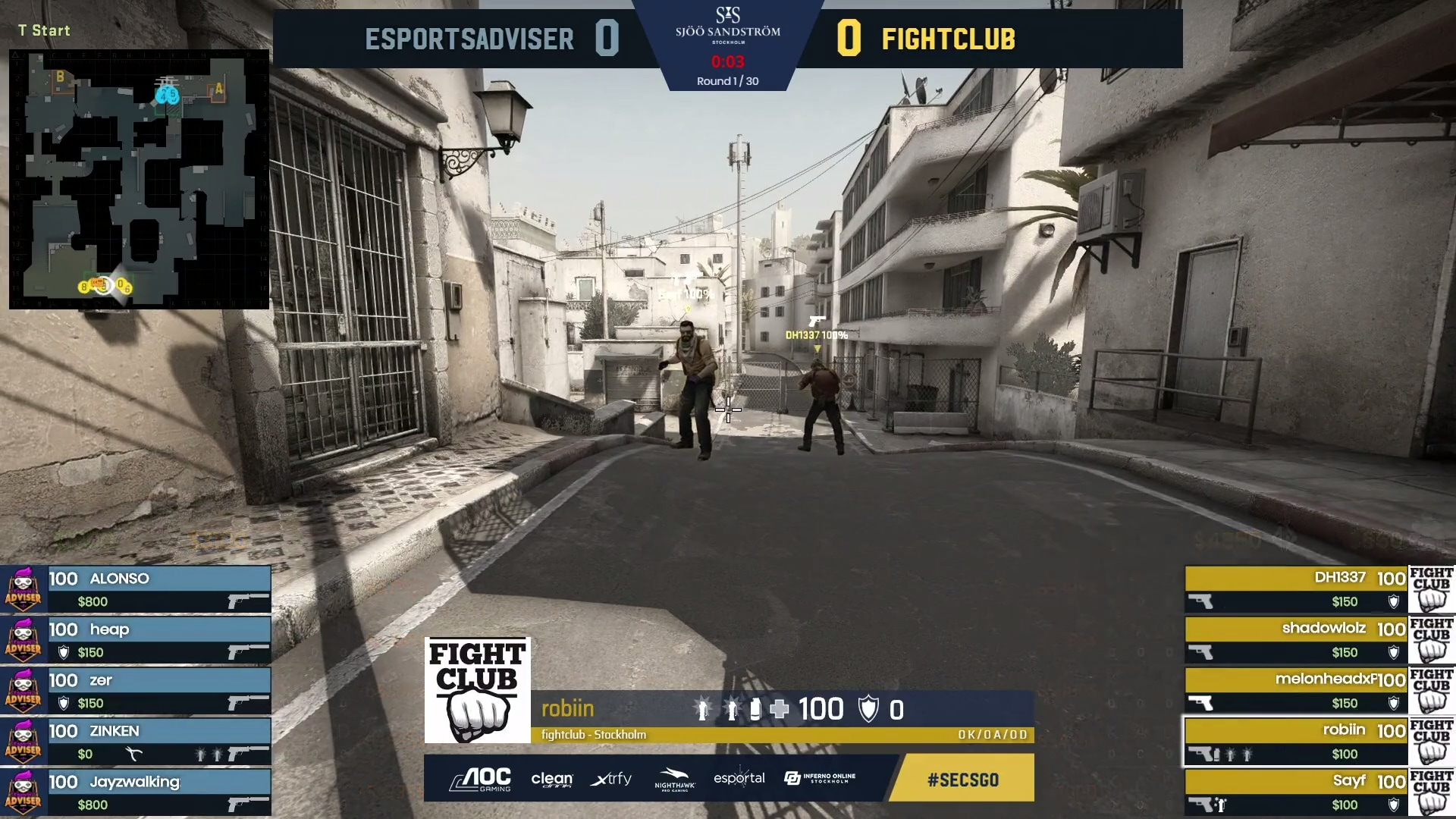The height and width of the screenshot is (819, 1456).
Task: Toggle zer's kevlar shield indicator
Action: [x=64, y=702]
